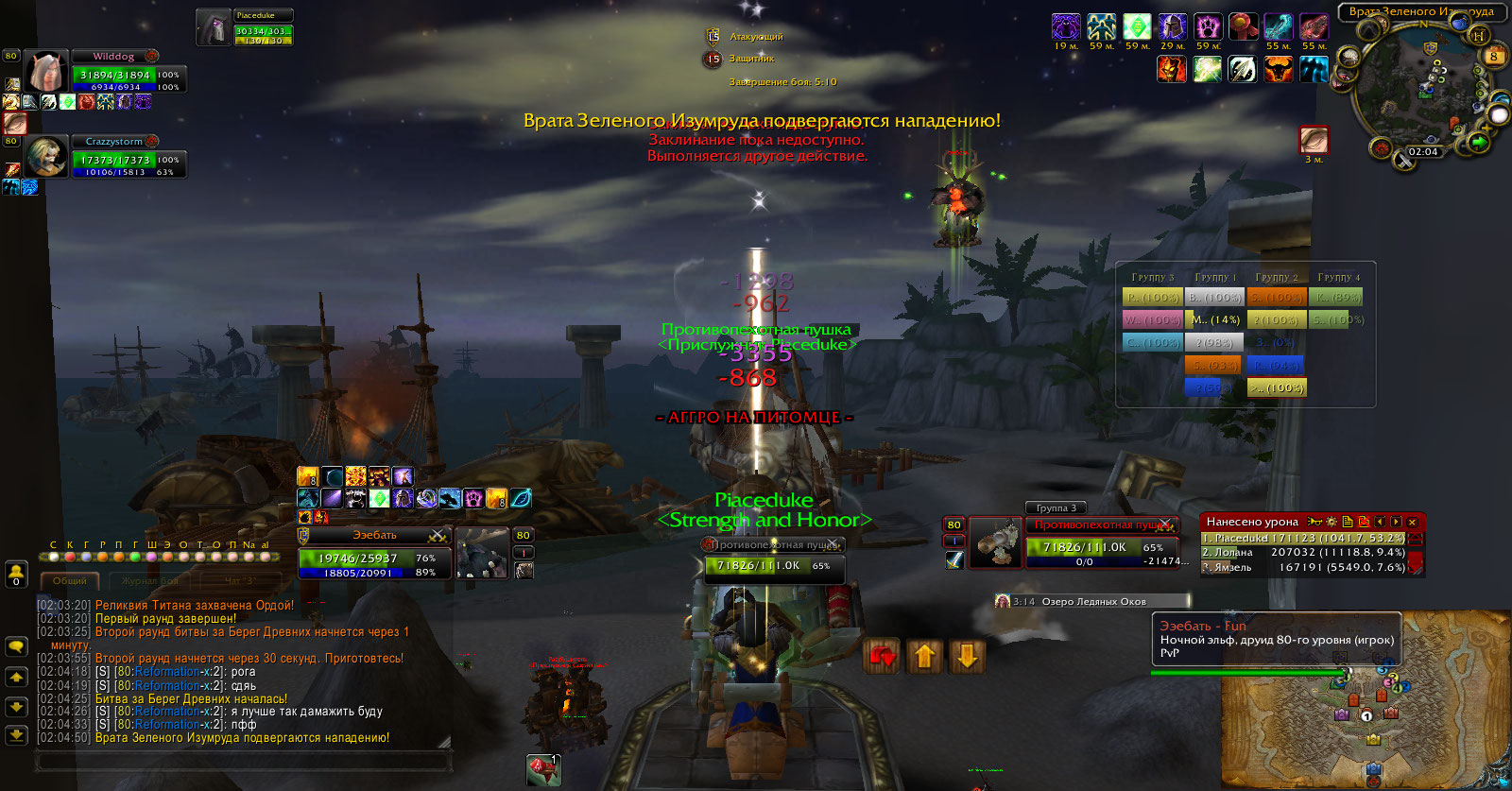The height and width of the screenshot is (791, 1512).
Task: Switch to the Общий chat tab
Action: tap(69, 580)
